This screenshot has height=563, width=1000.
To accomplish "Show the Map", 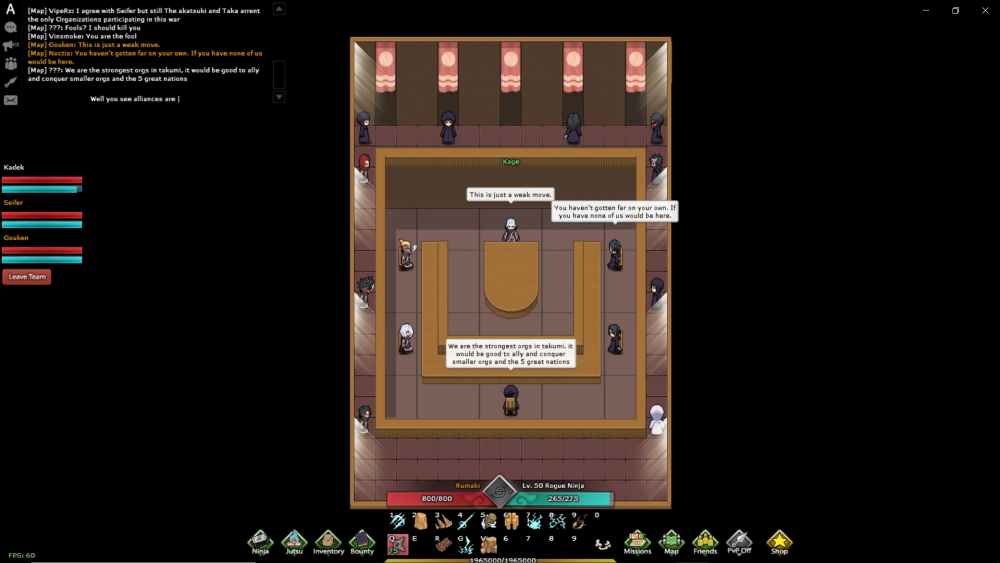I will pos(671,541).
